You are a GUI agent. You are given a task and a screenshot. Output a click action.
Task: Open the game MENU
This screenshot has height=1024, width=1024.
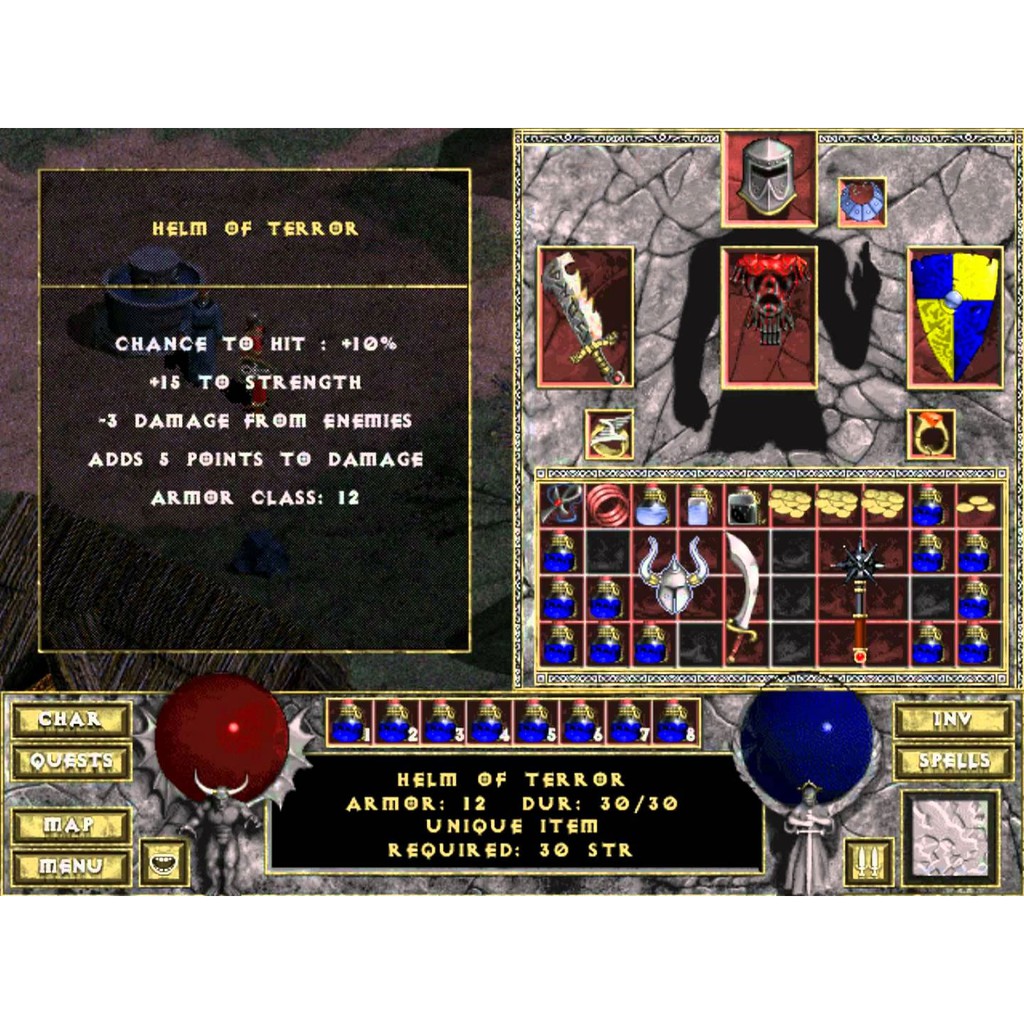click(x=71, y=866)
